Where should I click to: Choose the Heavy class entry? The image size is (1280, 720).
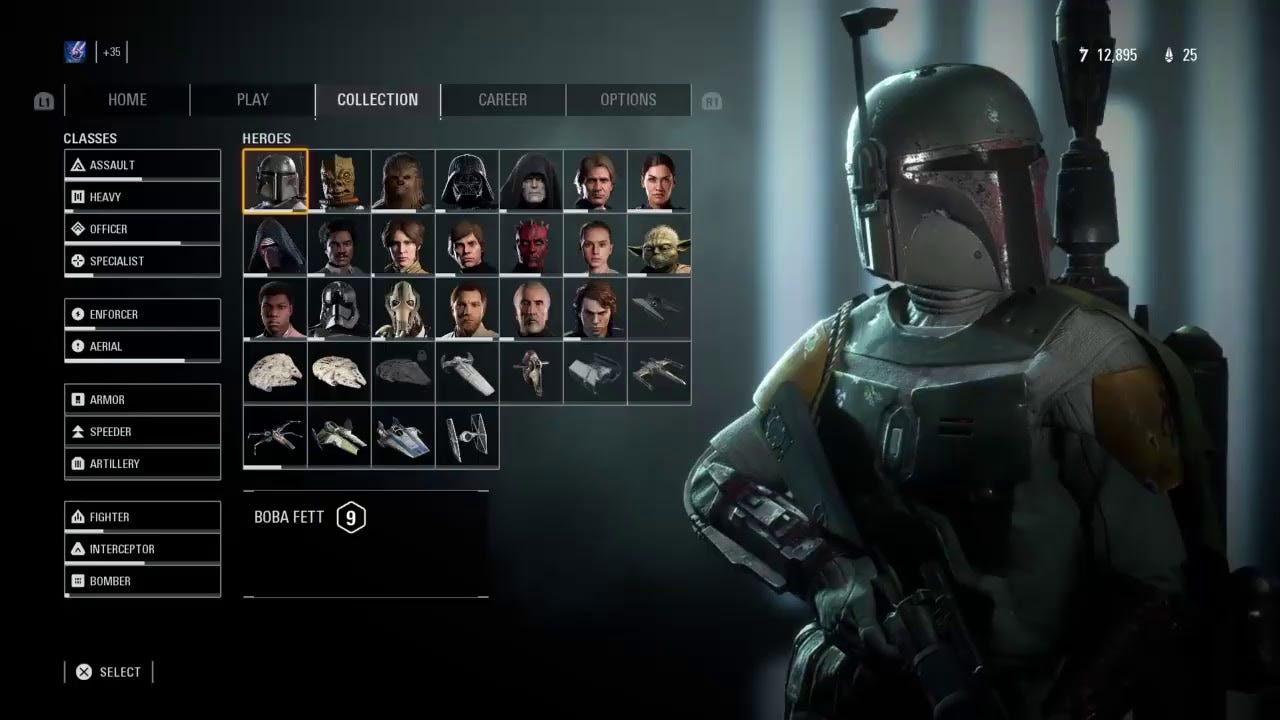[x=142, y=197]
